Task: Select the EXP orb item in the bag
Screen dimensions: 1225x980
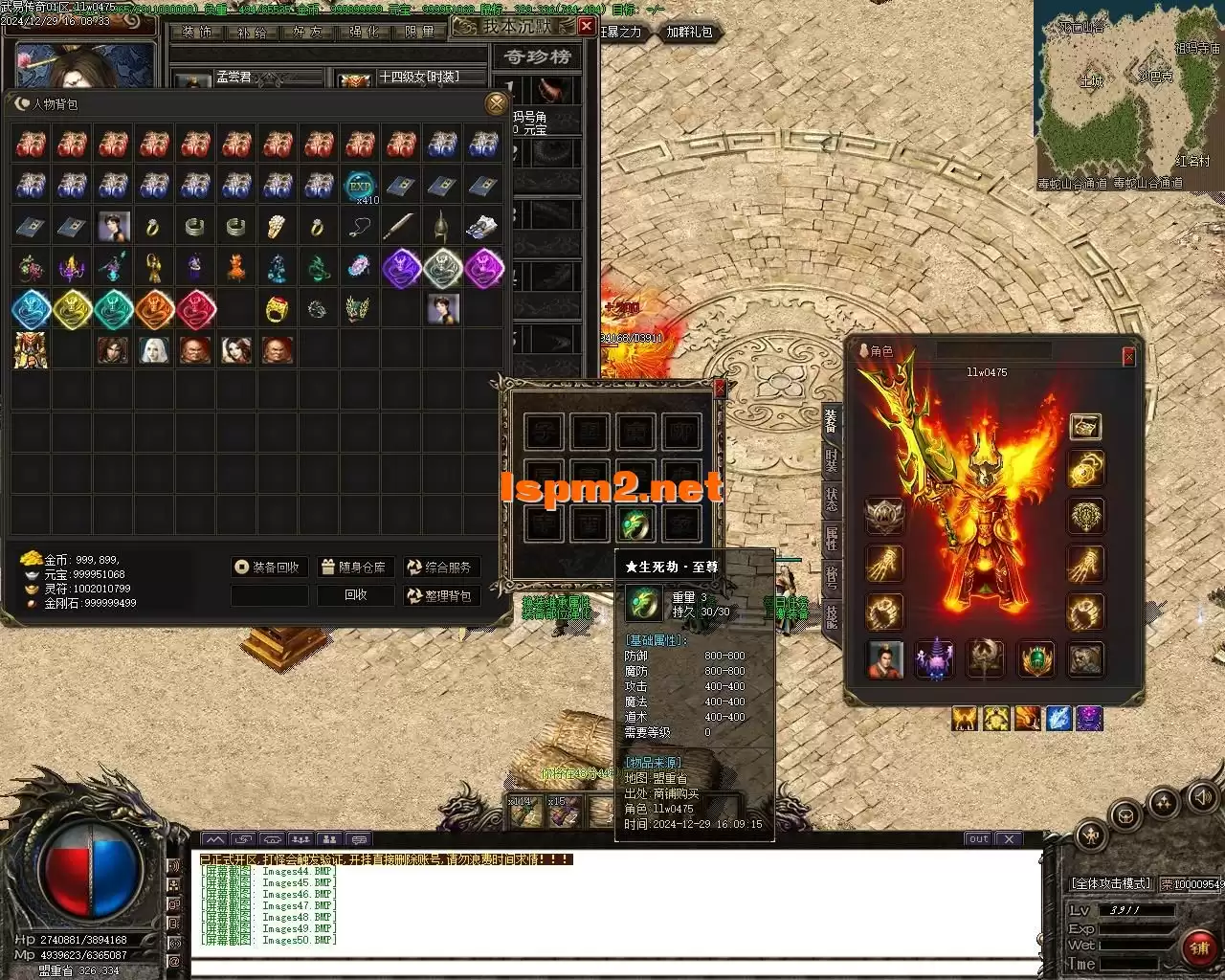Action: [x=360, y=186]
